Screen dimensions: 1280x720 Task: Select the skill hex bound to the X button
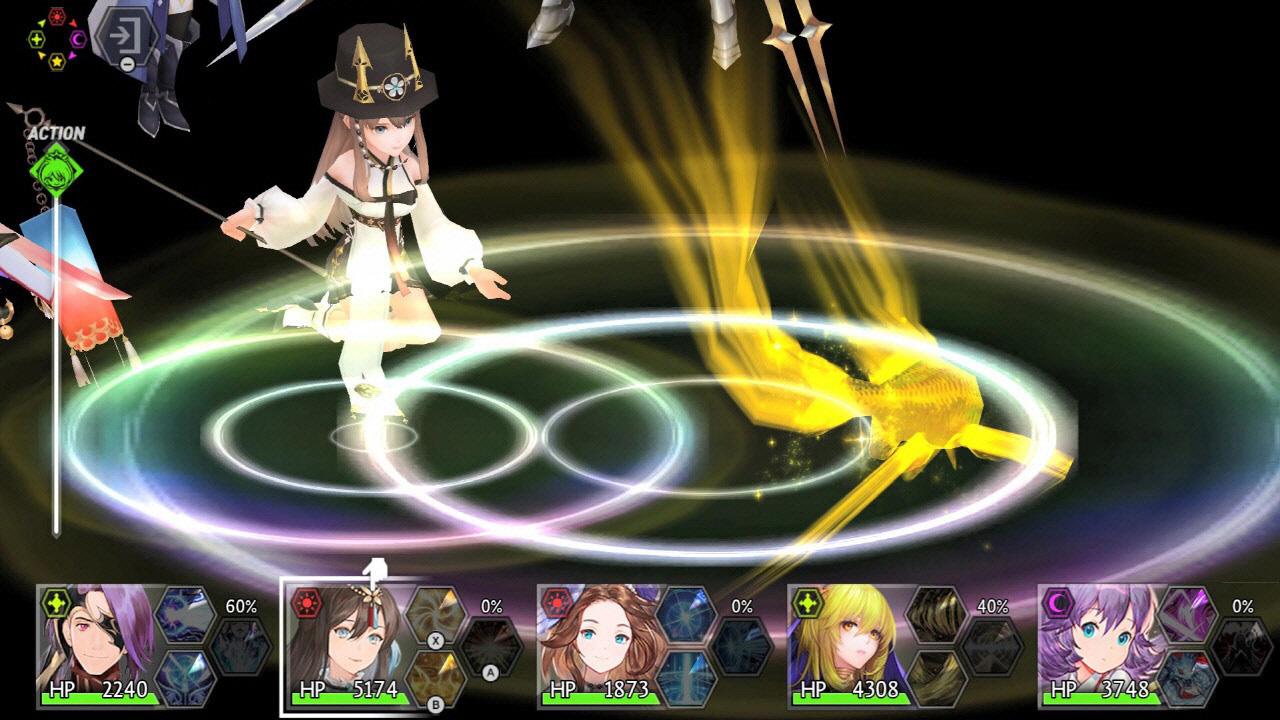tap(435, 613)
